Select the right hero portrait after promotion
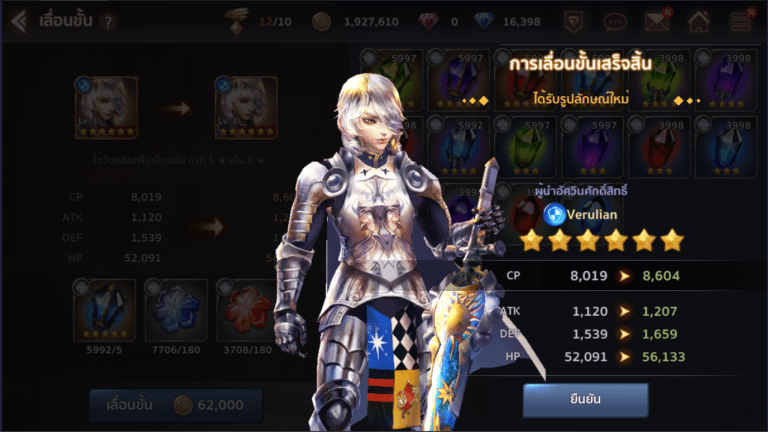 (245, 108)
